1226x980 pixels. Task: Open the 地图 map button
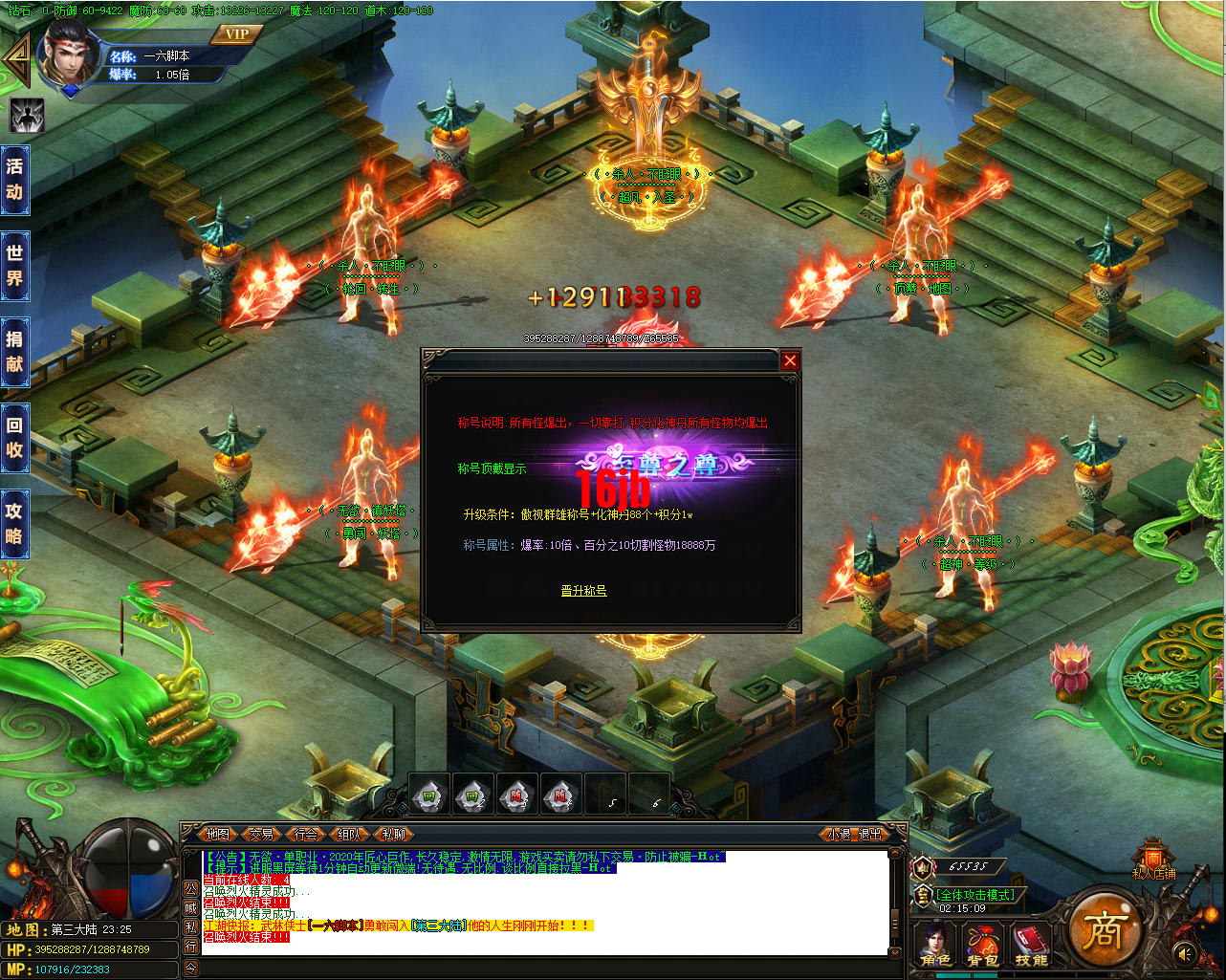coord(218,834)
